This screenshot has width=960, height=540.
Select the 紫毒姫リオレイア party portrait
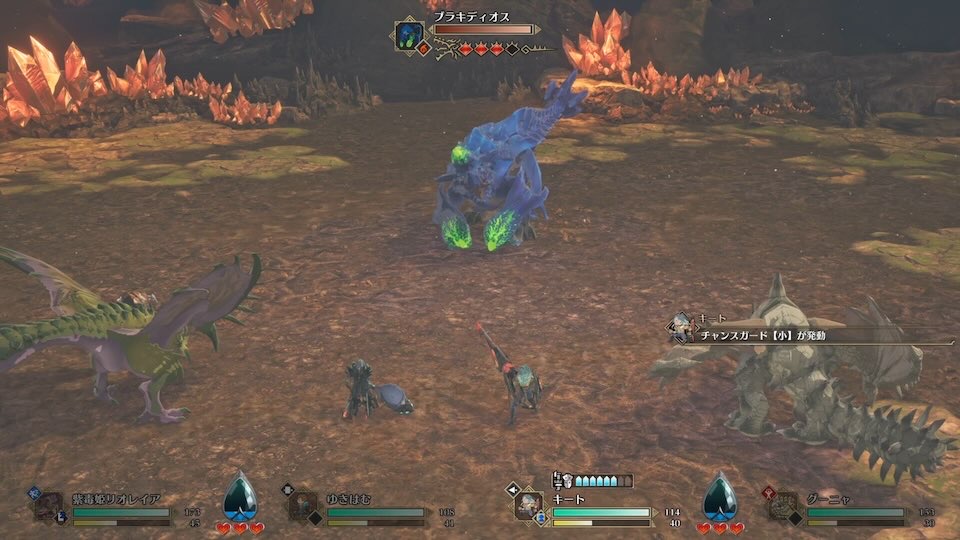pos(49,505)
